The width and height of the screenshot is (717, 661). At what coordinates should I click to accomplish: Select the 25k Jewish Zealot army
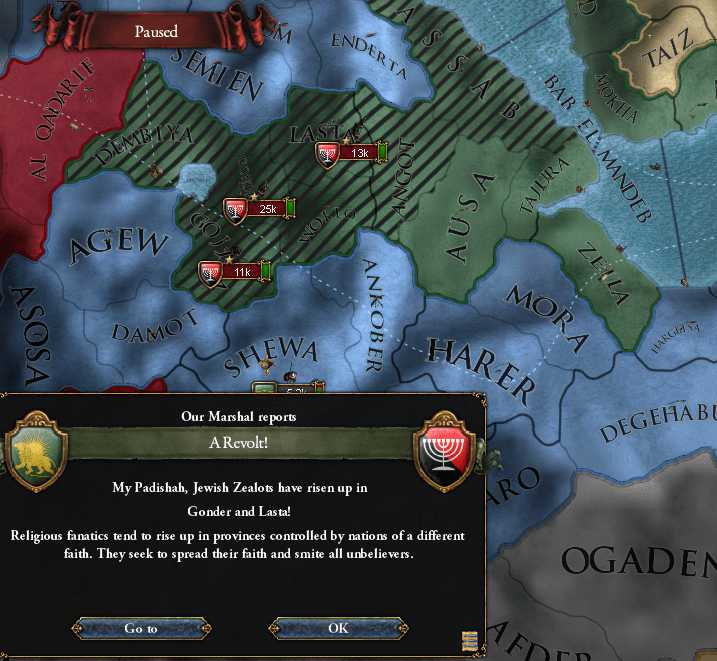pos(259,209)
